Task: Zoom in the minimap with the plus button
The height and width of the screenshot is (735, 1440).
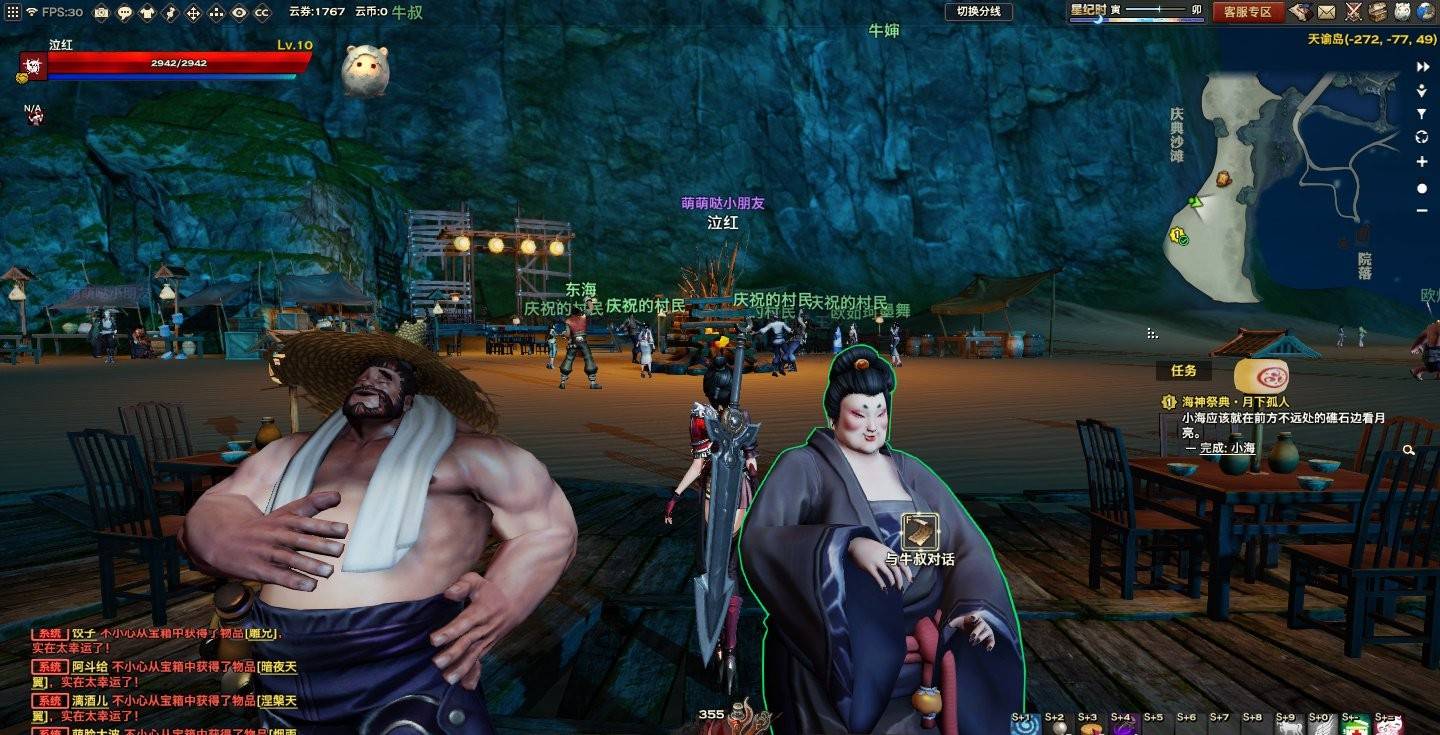Action: (x=1422, y=162)
